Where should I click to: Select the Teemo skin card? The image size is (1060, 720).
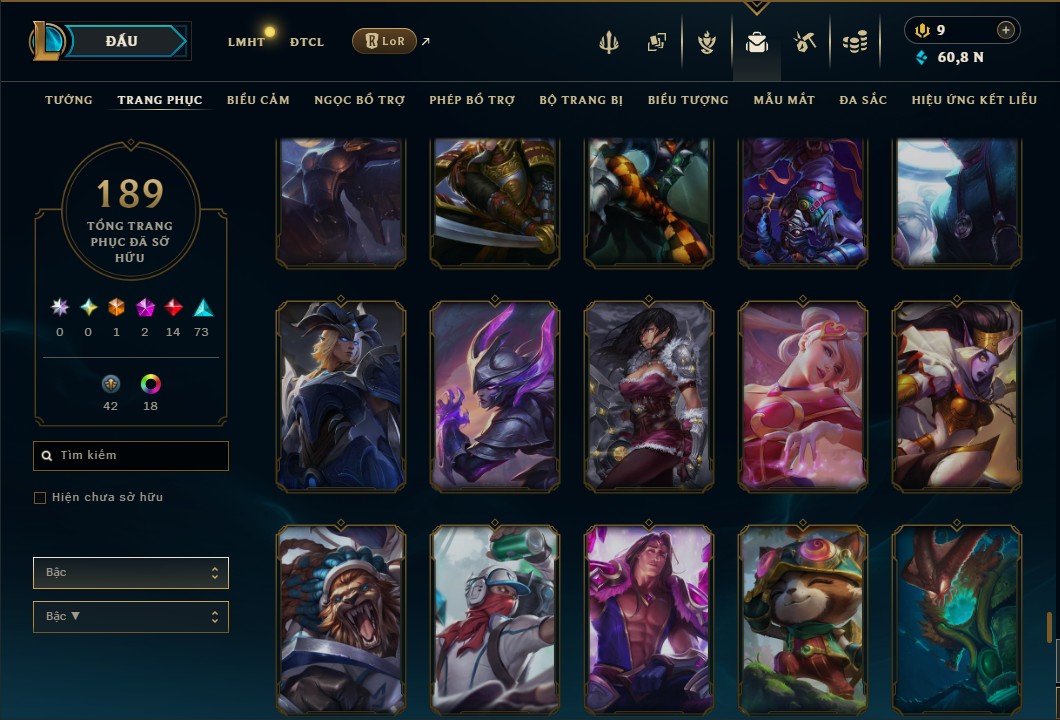(803, 618)
